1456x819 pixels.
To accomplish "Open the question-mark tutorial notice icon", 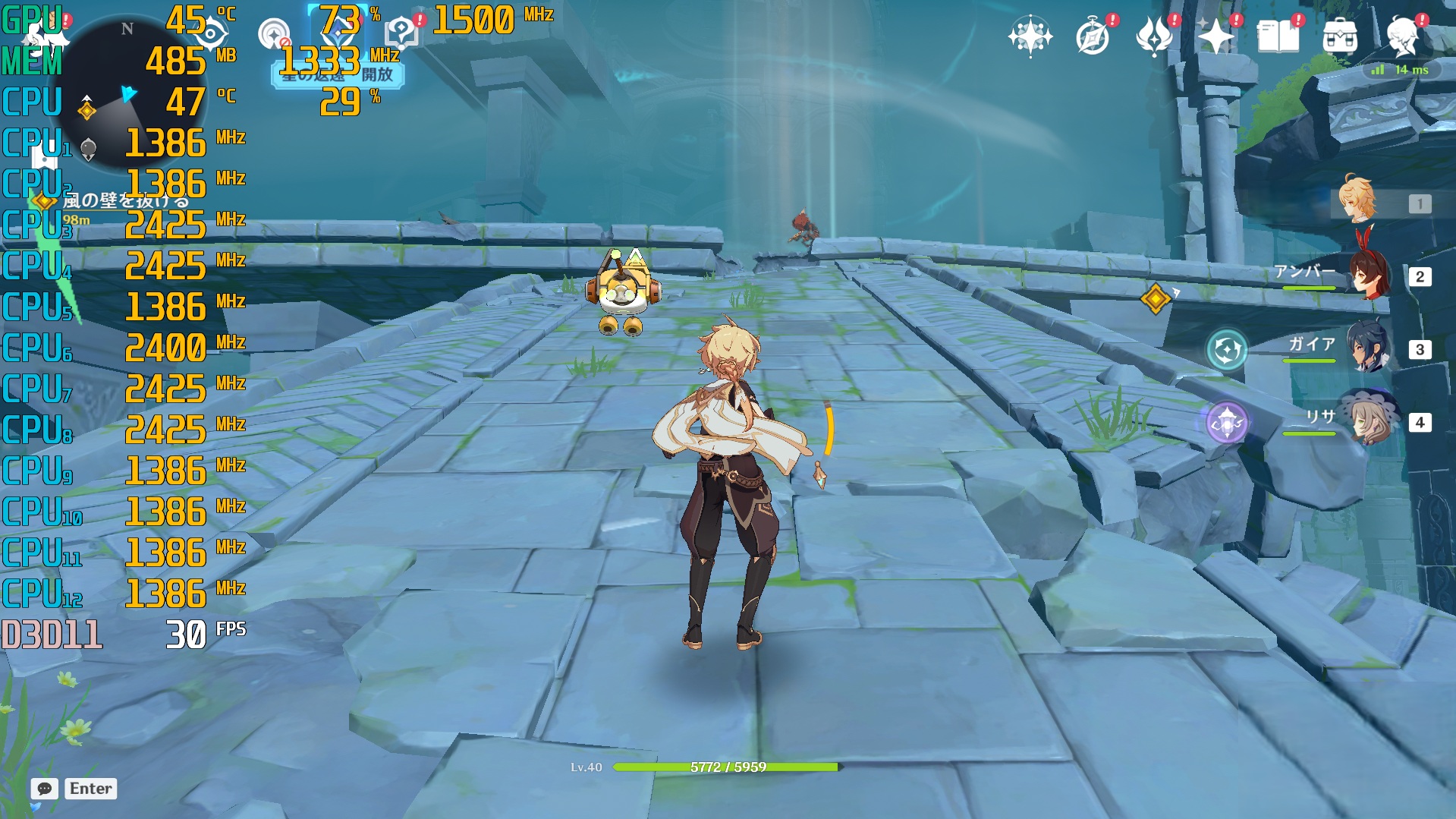I will click(401, 32).
